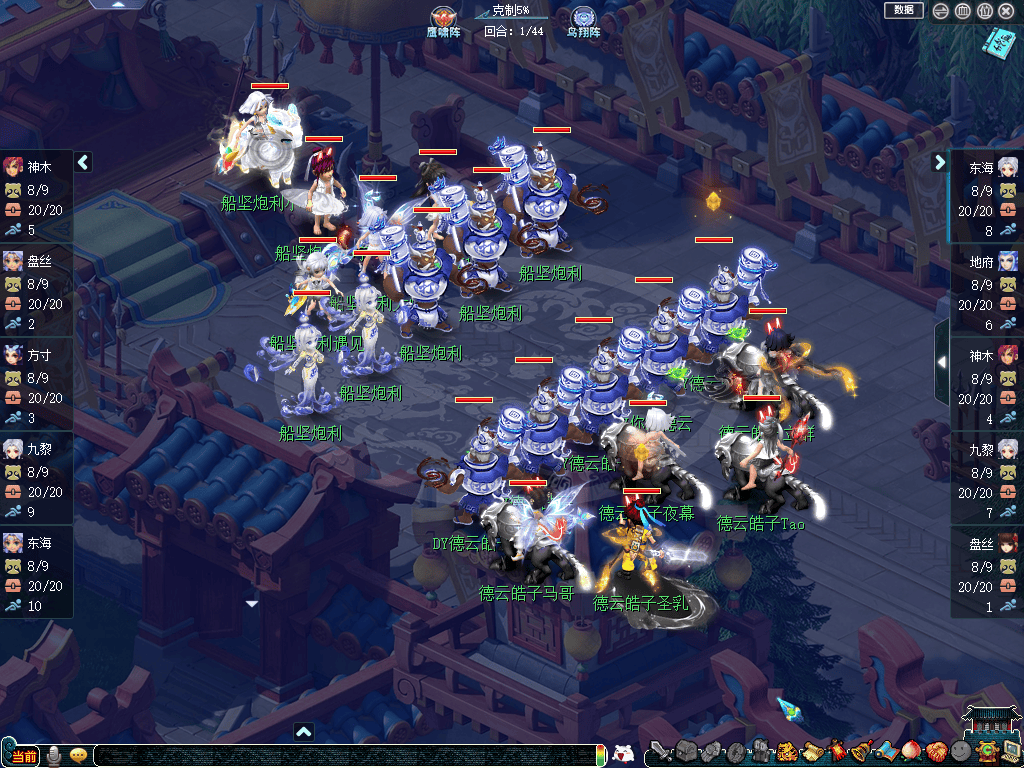Image resolution: width=1024 pixels, height=768 pixels.
Task: Activate the microphone voice chat icon
Action: (54, 755)
